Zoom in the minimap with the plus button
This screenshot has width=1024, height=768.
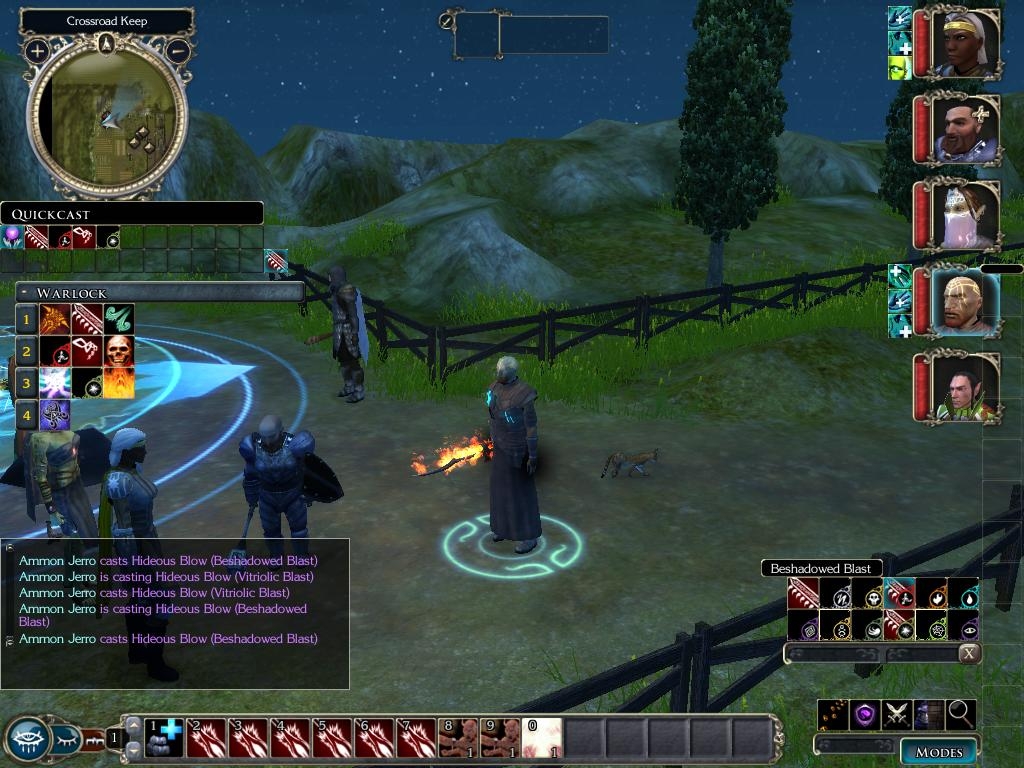37,50
